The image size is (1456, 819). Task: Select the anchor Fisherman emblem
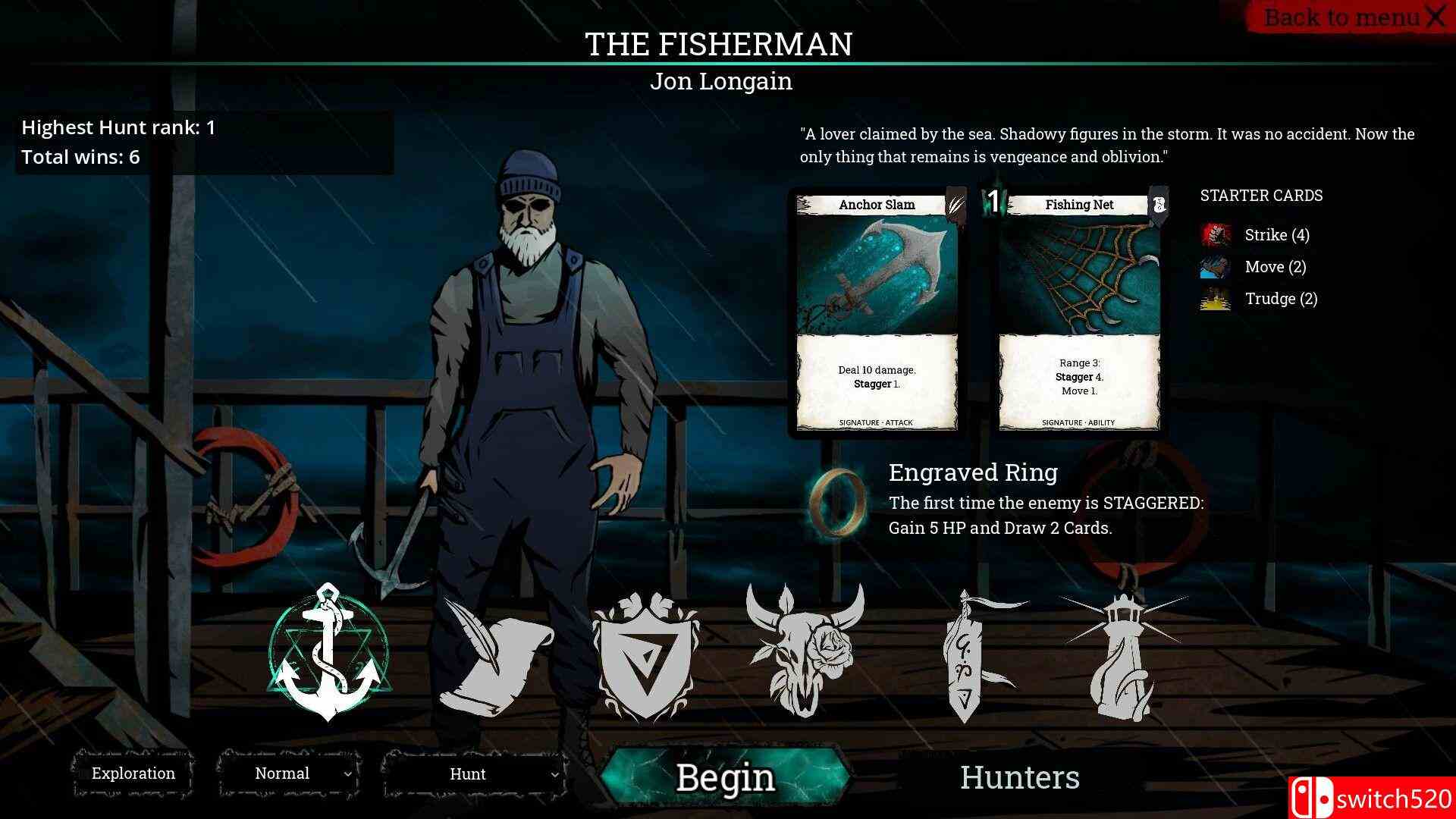tap(327, 654)
